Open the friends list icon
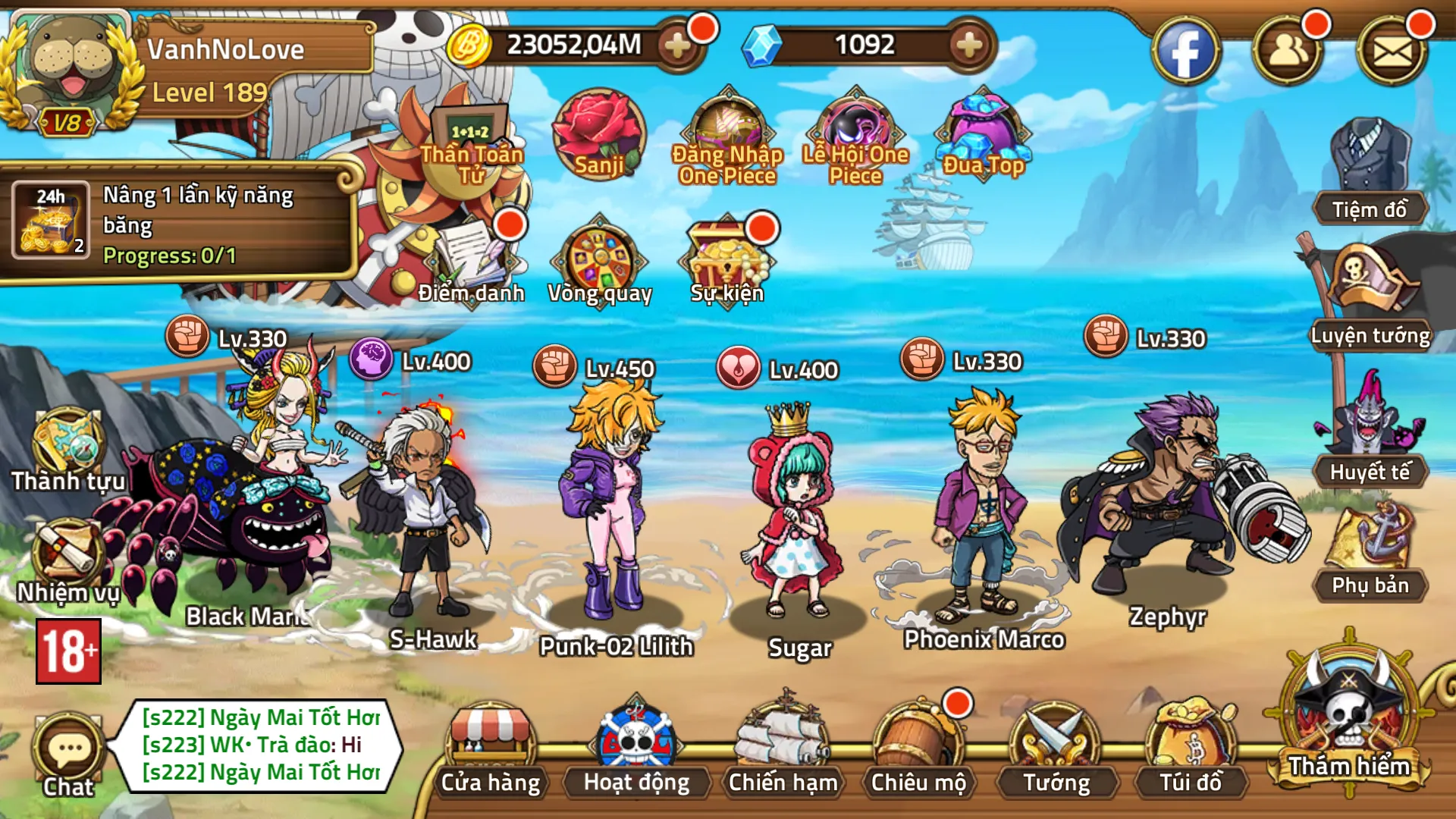 coord(1288,52)
